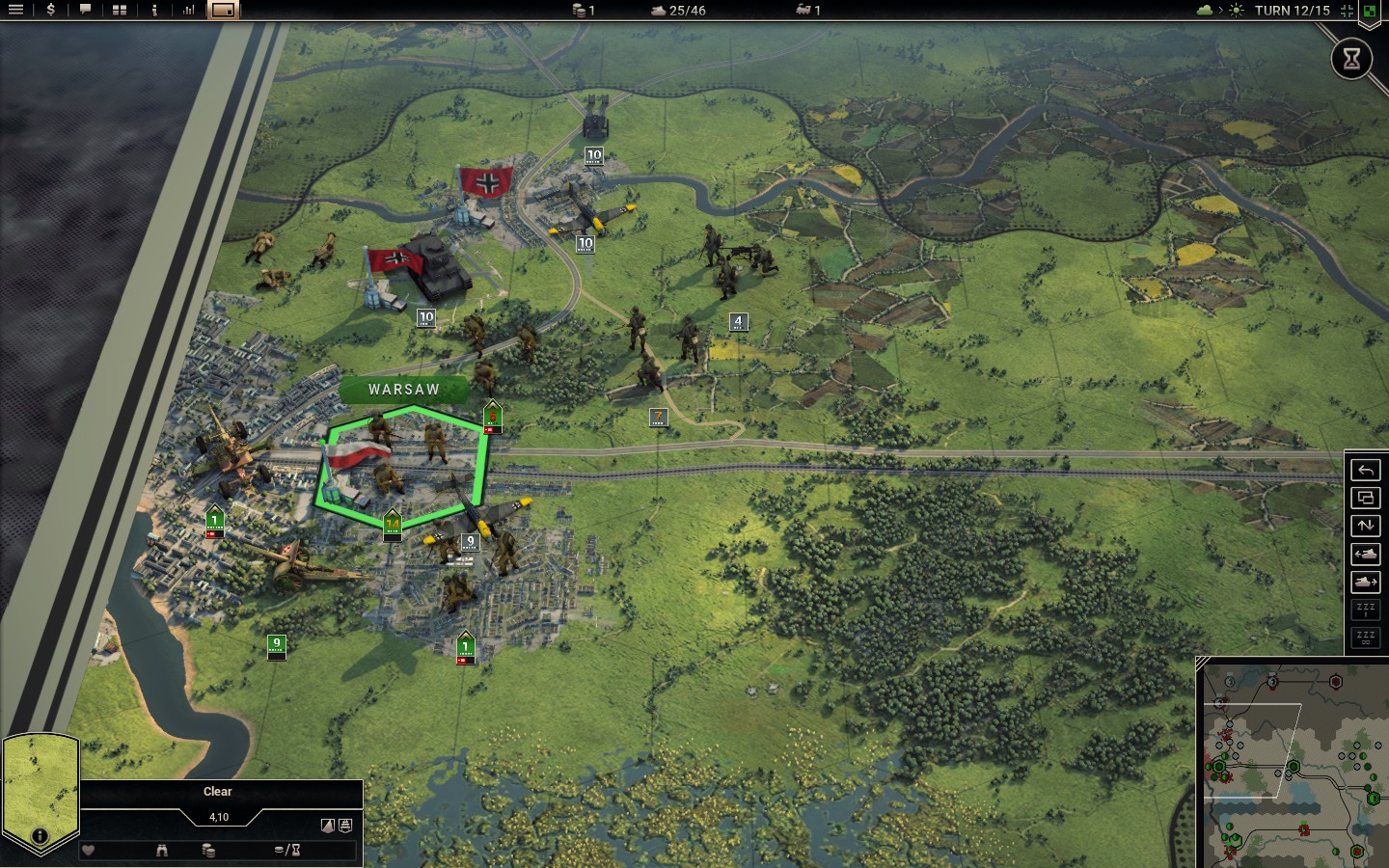Click the undo arrow button
Screen dimensions: 1389x868
coord(1365,470)
